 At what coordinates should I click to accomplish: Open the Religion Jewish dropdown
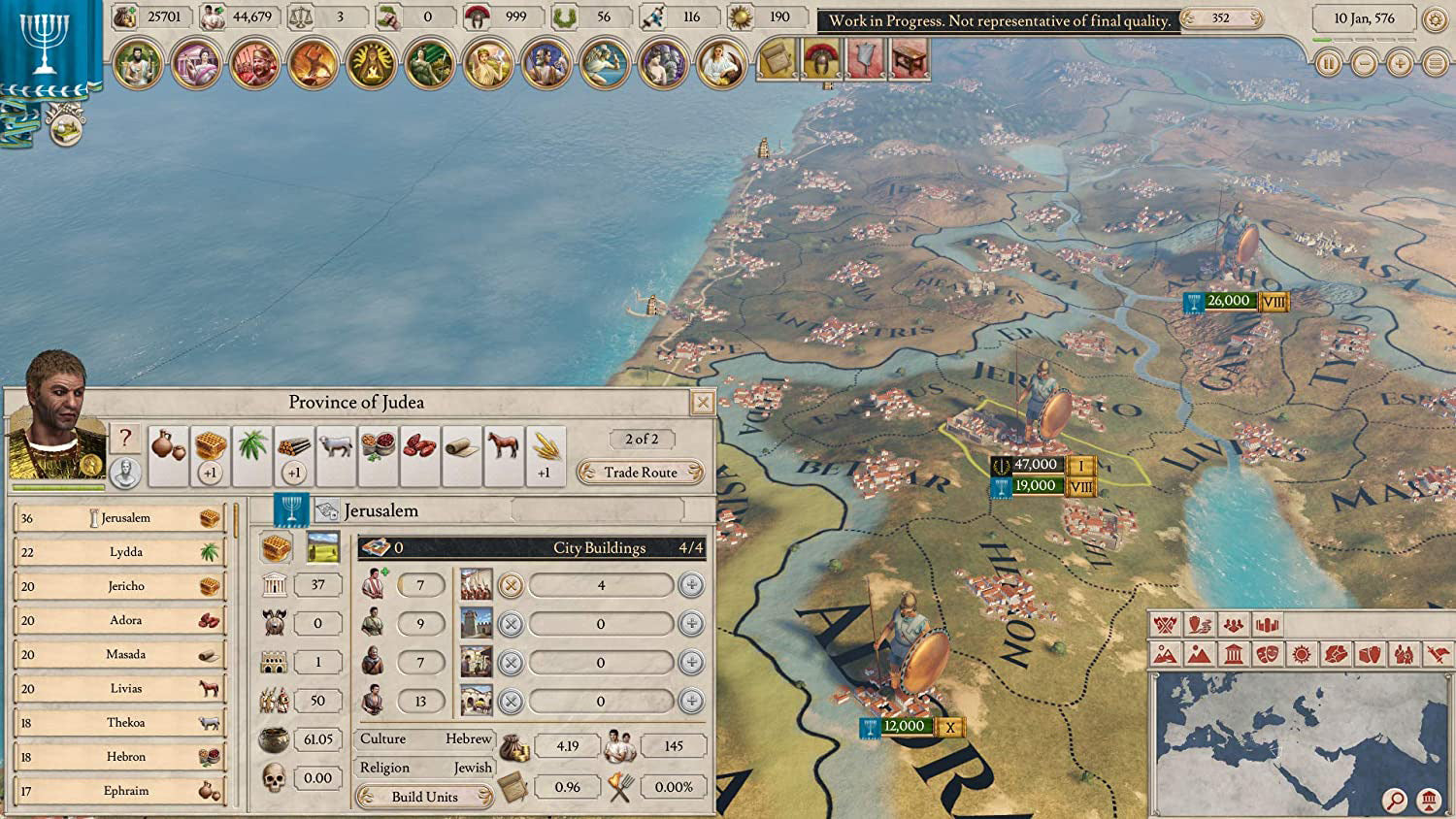[x=424, y=767]
